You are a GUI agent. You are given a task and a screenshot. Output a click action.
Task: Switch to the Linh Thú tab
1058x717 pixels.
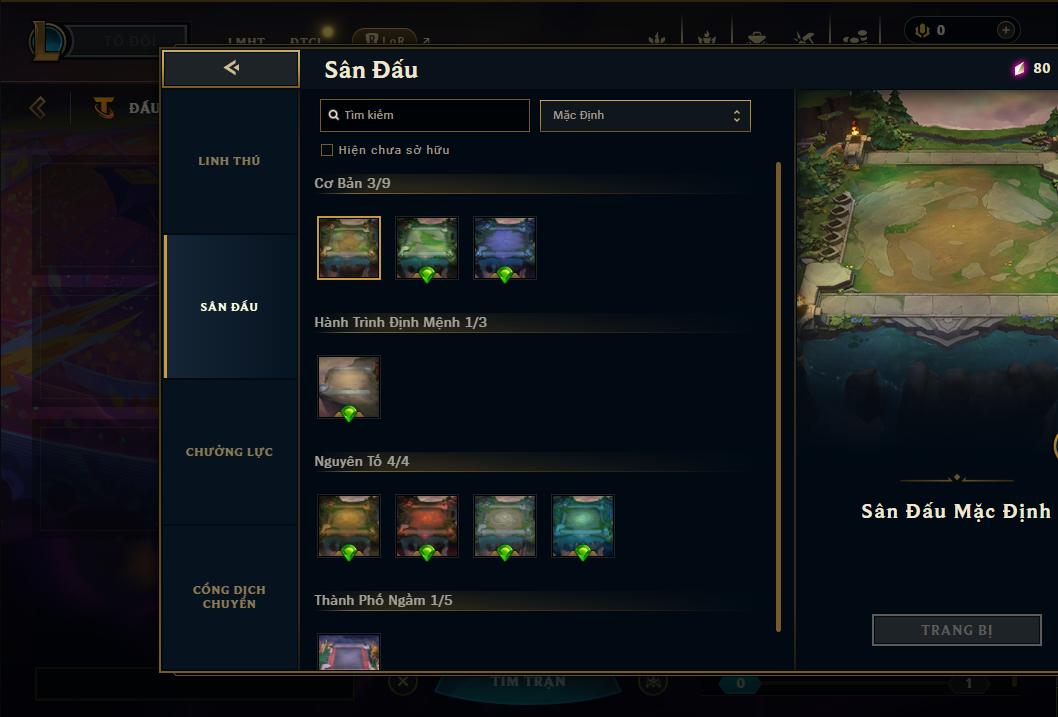pos(229,161)
